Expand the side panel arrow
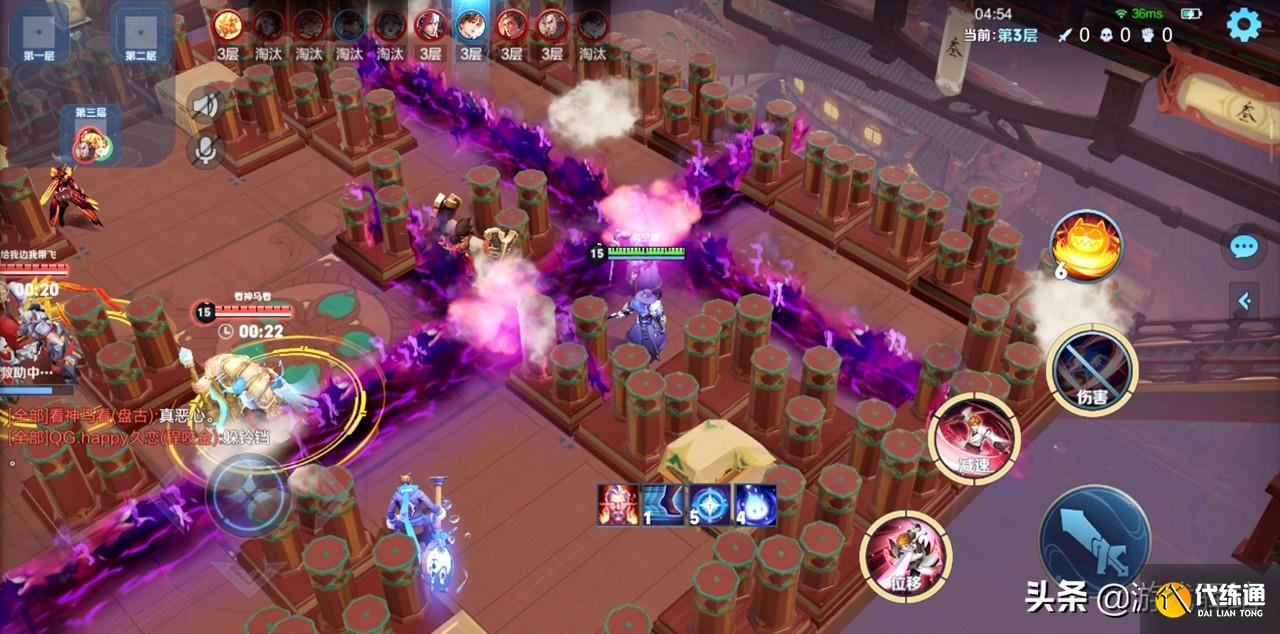Image resolution: width=1280 pixels, height=634 pixels. [x=1244, y=300]
